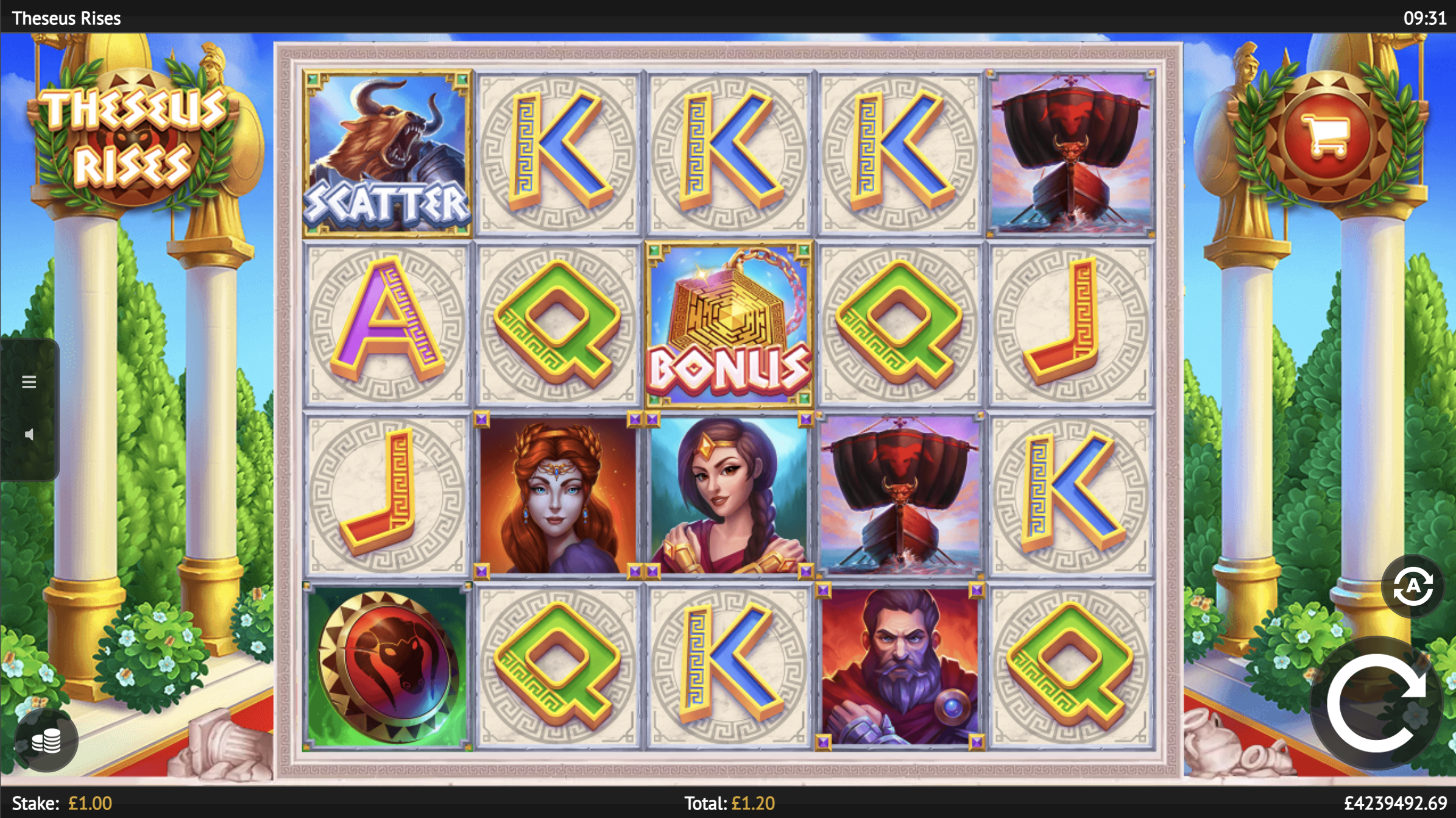Open the shopping cart bonus buy

(1325, 137)
